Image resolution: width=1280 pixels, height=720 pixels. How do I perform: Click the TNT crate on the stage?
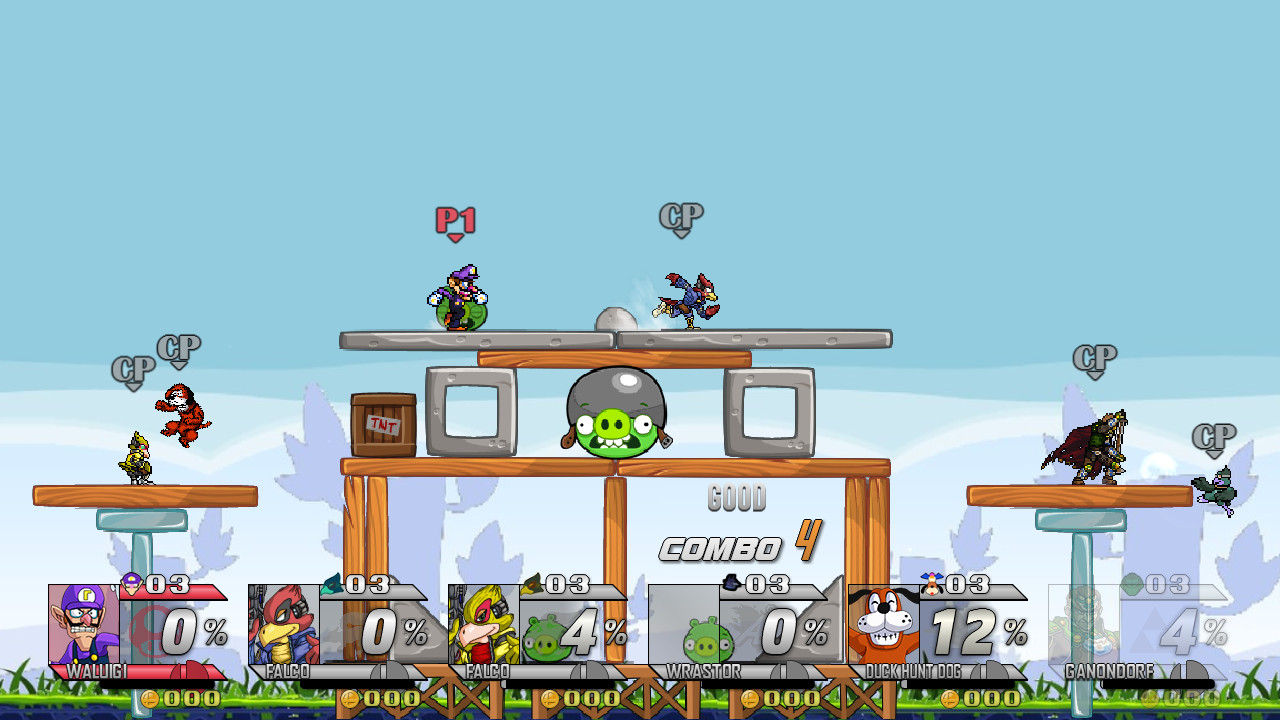(383, 425)
